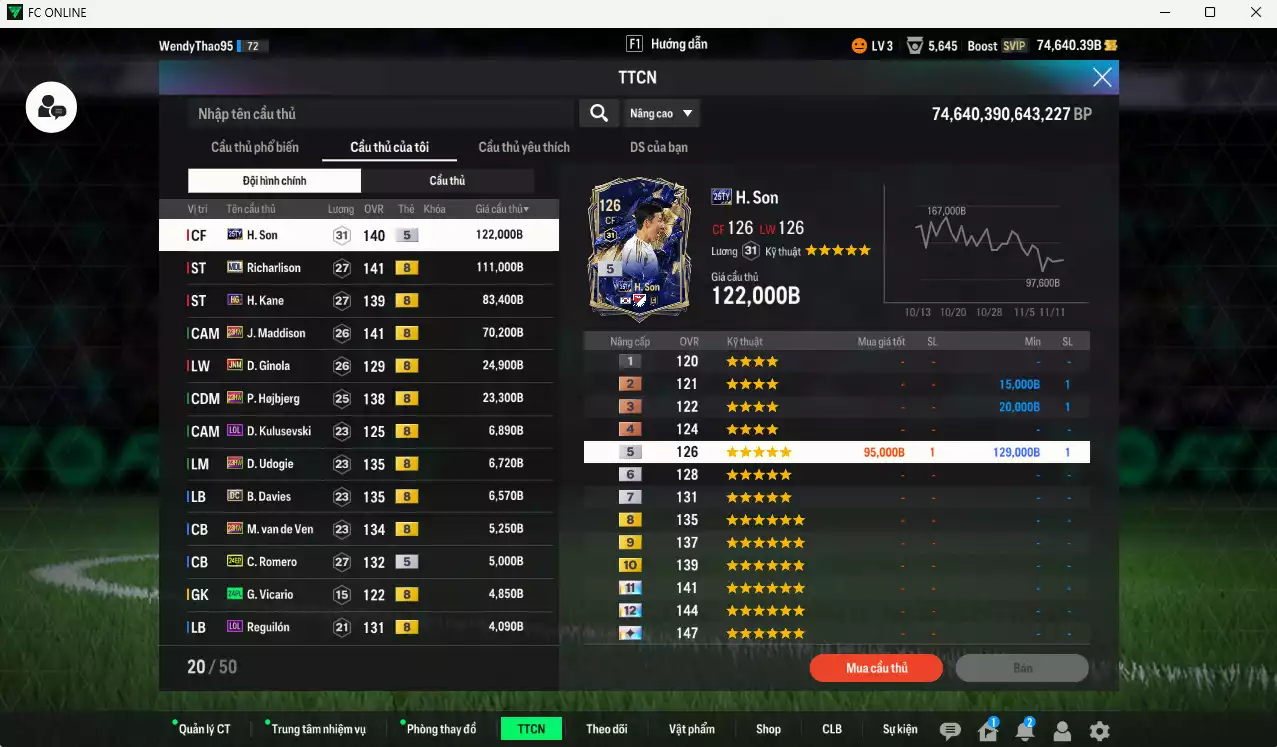1277x747 pixels.
Task: Open the Shop menu
Action: tap(768, 729)
